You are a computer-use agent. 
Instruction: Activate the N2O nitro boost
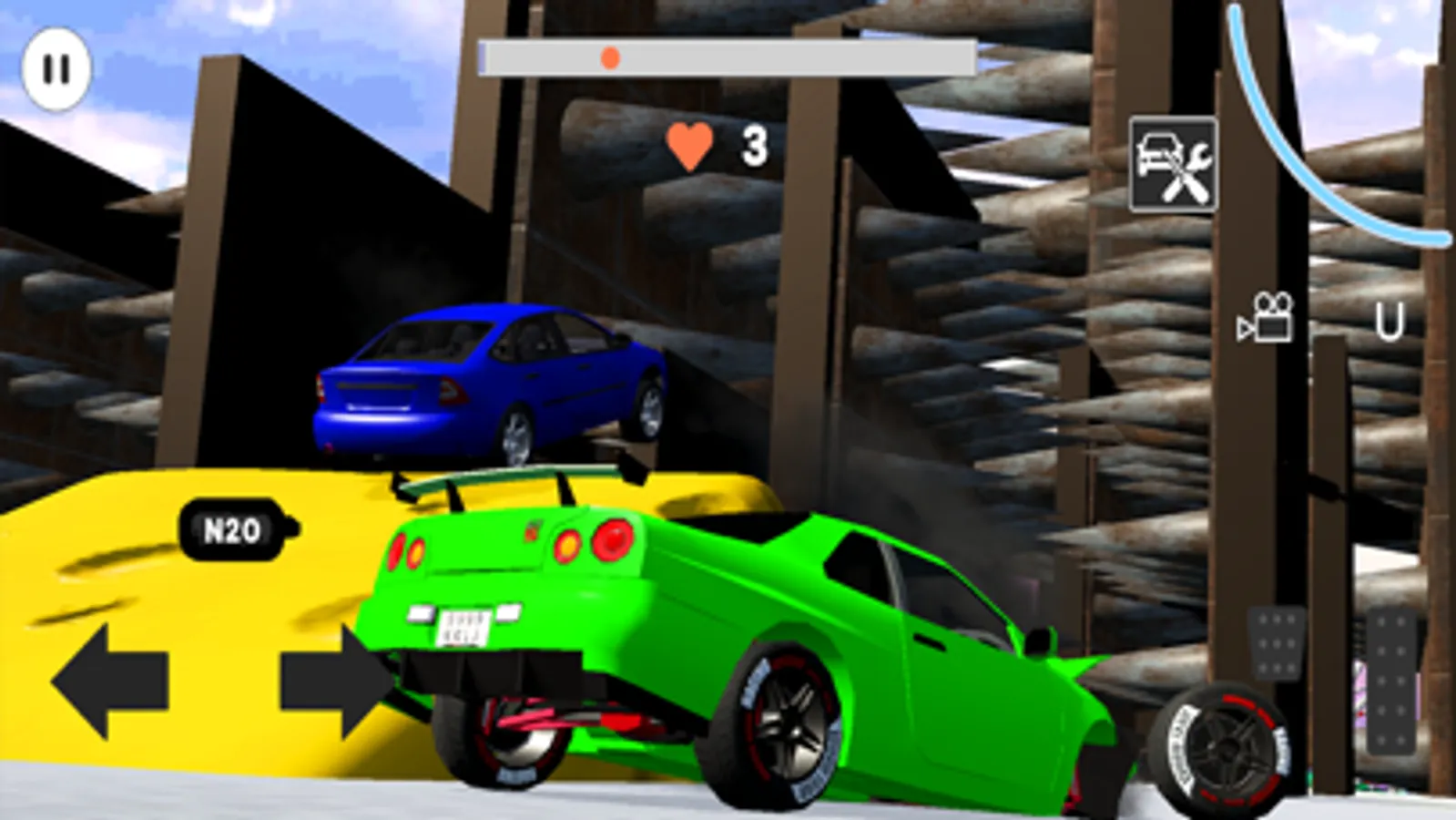(232, 525)
